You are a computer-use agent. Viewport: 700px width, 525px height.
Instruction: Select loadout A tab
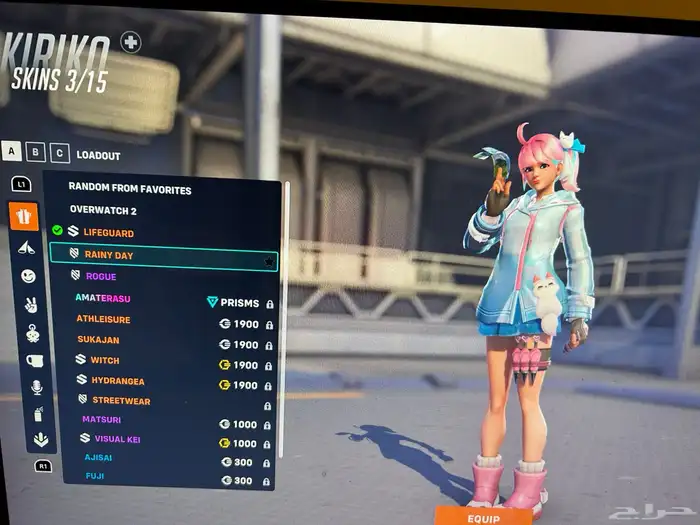(x=12, y=152)
